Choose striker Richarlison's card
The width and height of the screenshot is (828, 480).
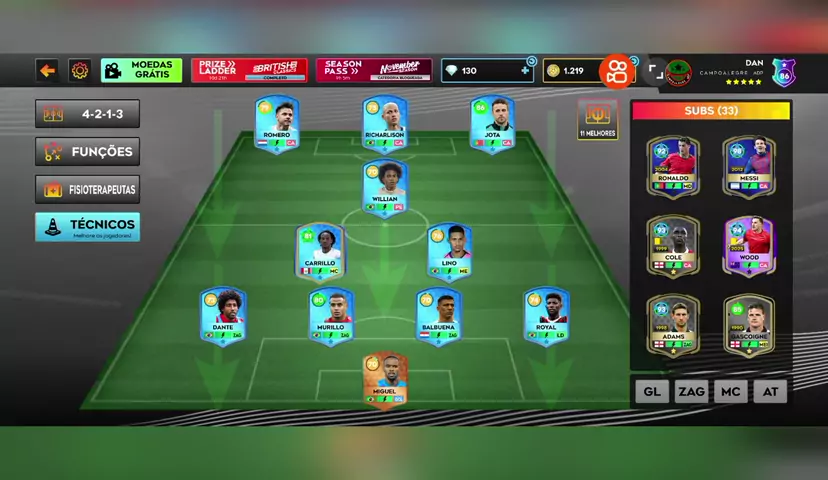tap(385, 123)
